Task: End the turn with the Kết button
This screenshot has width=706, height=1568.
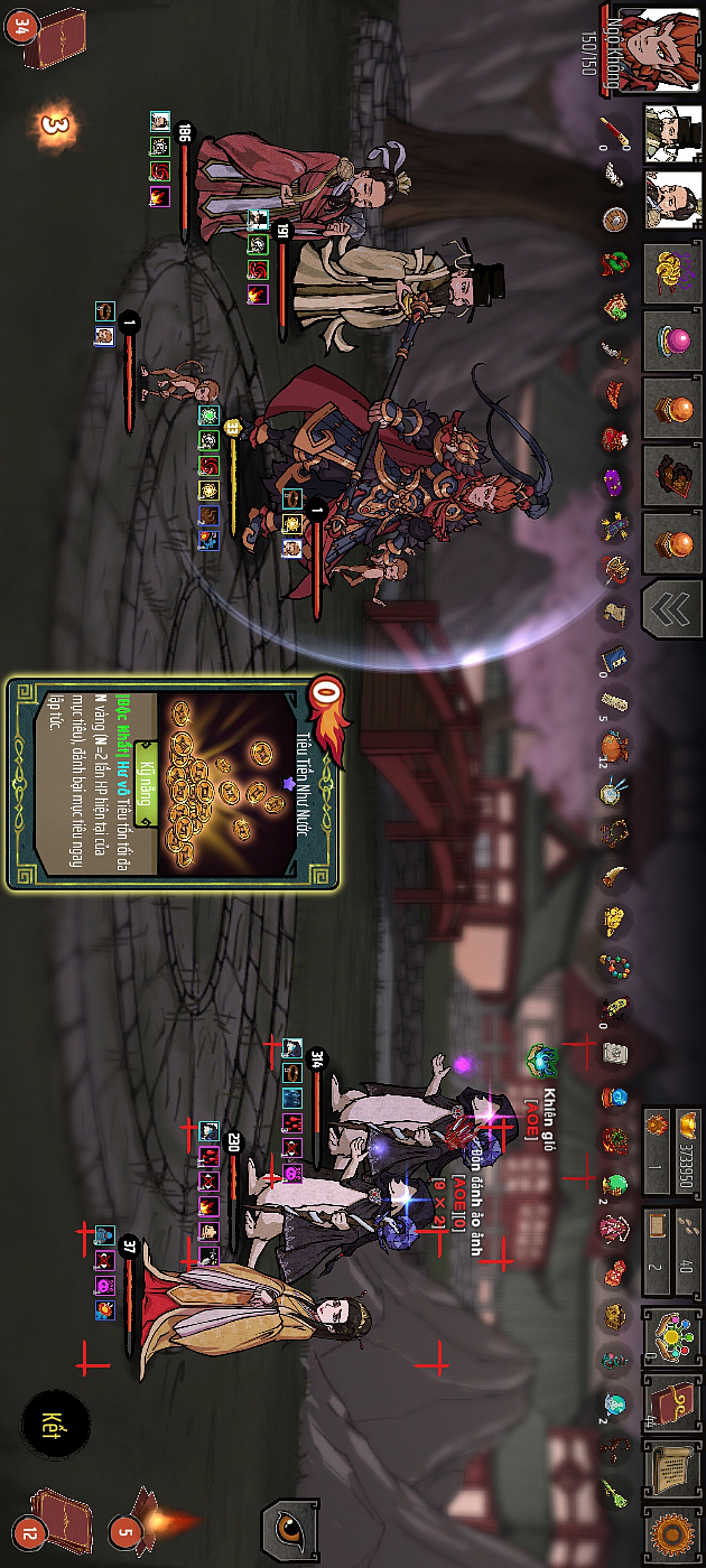Action: 55,1424
